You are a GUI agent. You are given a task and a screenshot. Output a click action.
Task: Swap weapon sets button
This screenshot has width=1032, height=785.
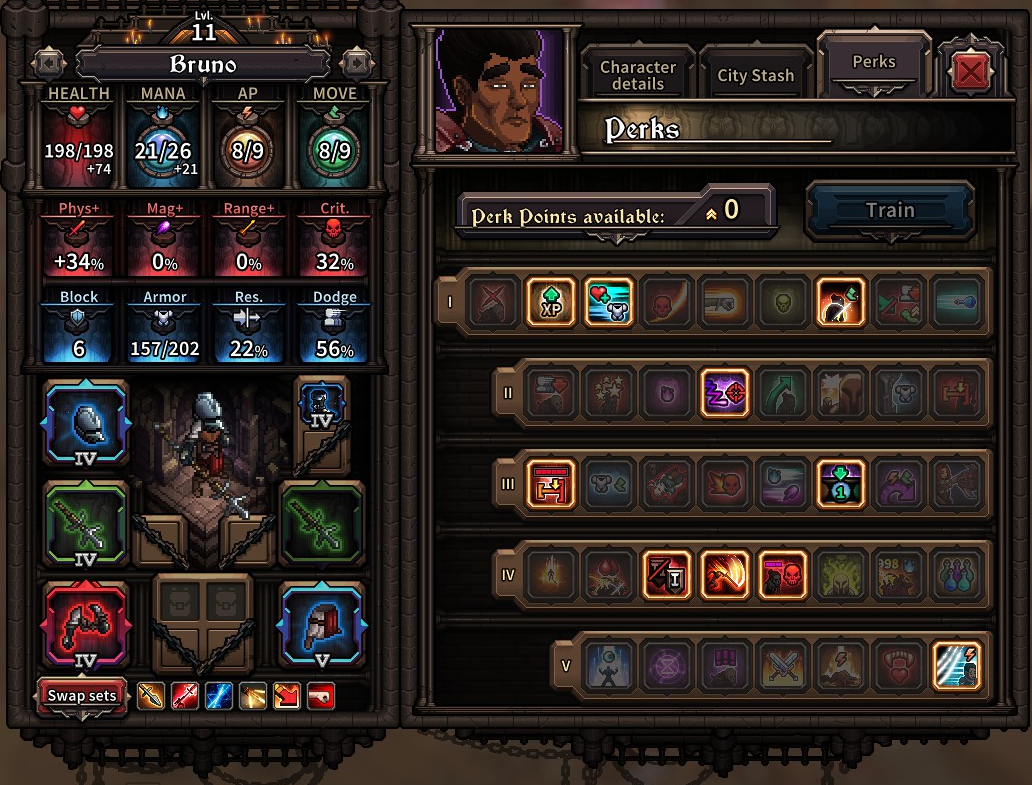pos(83,696)
